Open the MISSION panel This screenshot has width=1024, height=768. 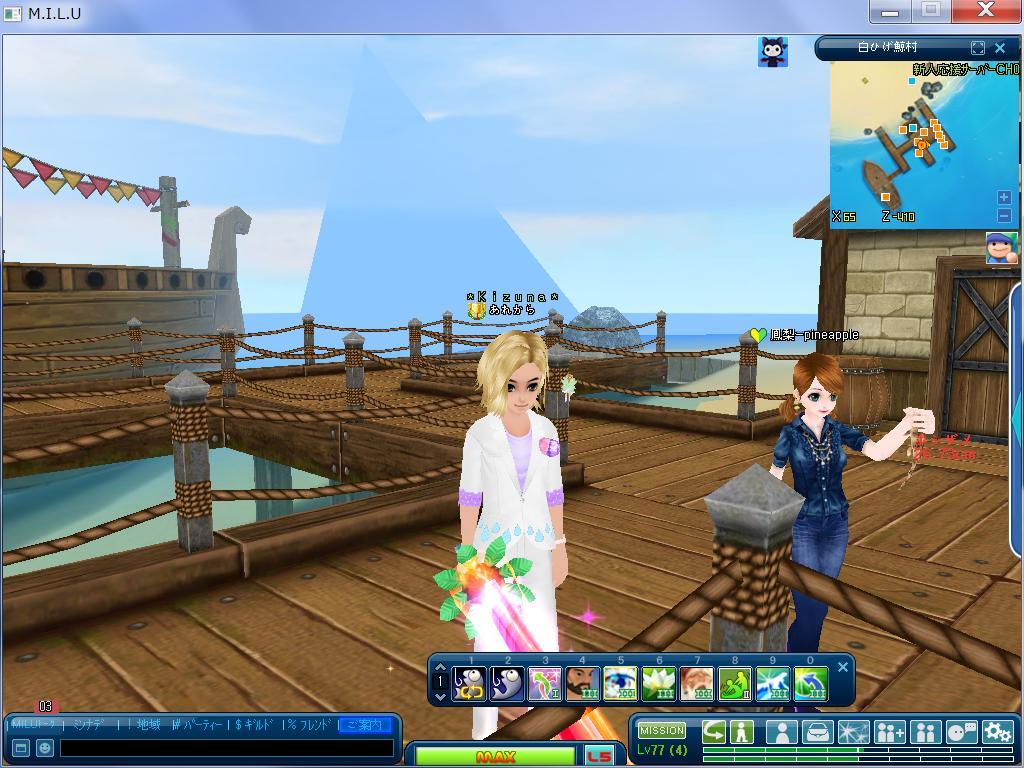662,730
